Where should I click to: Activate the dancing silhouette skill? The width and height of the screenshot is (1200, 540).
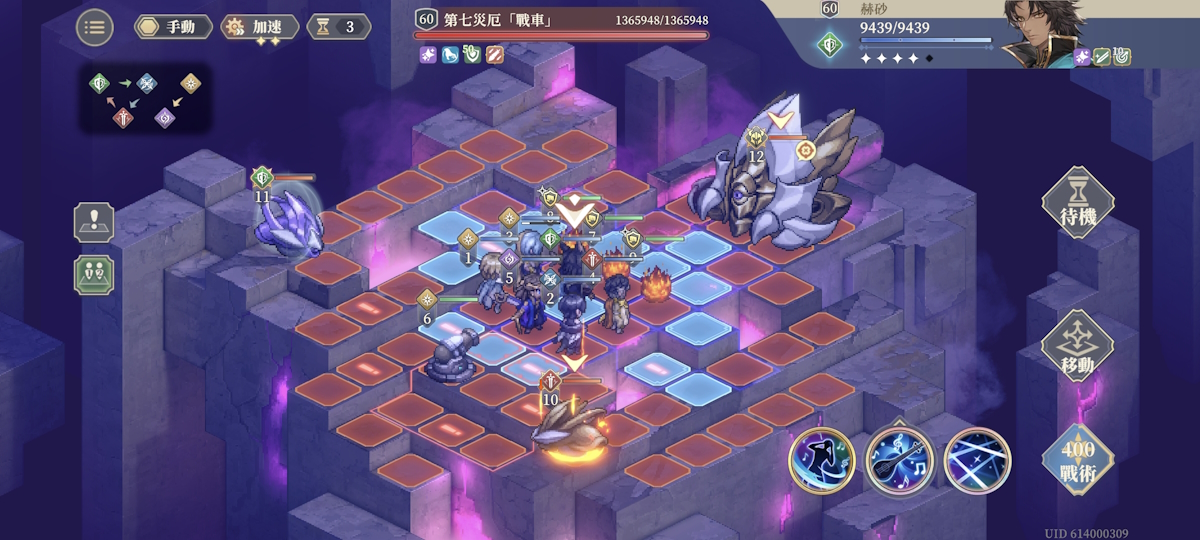(x=822, y=462)
